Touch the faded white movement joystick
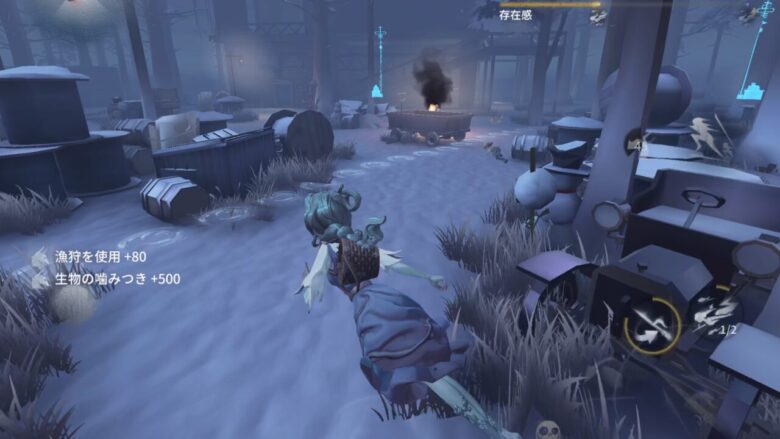The width and height of the screenshot is (780, 439). (x=72, y=303)
